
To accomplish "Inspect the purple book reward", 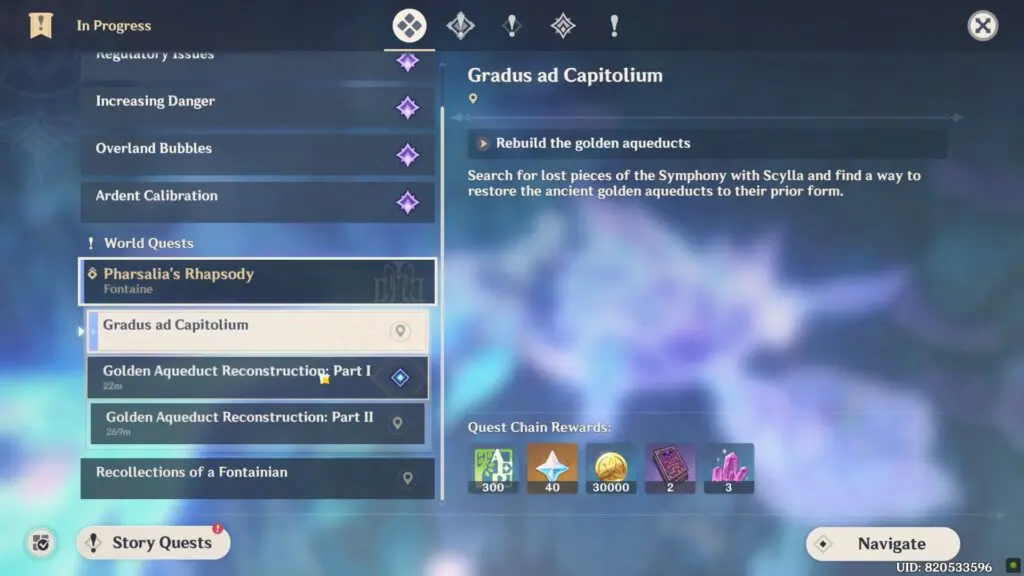I will coord(670,468).
